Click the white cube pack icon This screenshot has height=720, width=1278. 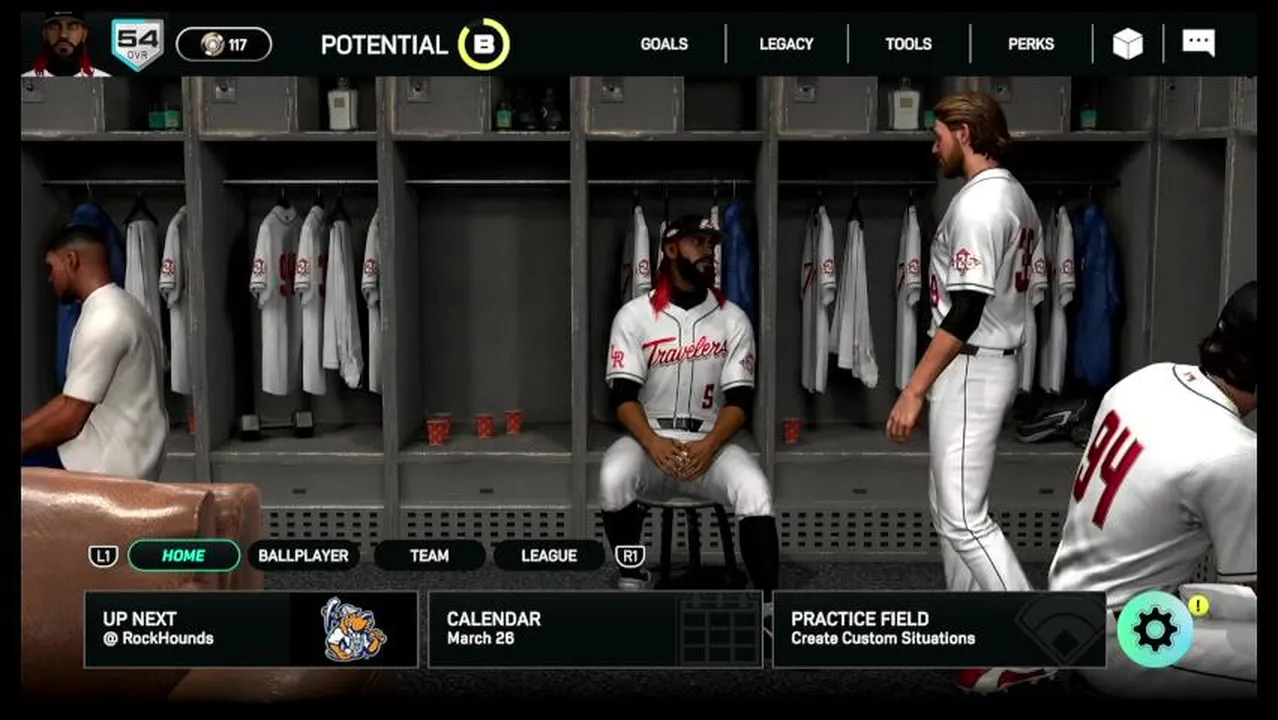pos(1128,44)
